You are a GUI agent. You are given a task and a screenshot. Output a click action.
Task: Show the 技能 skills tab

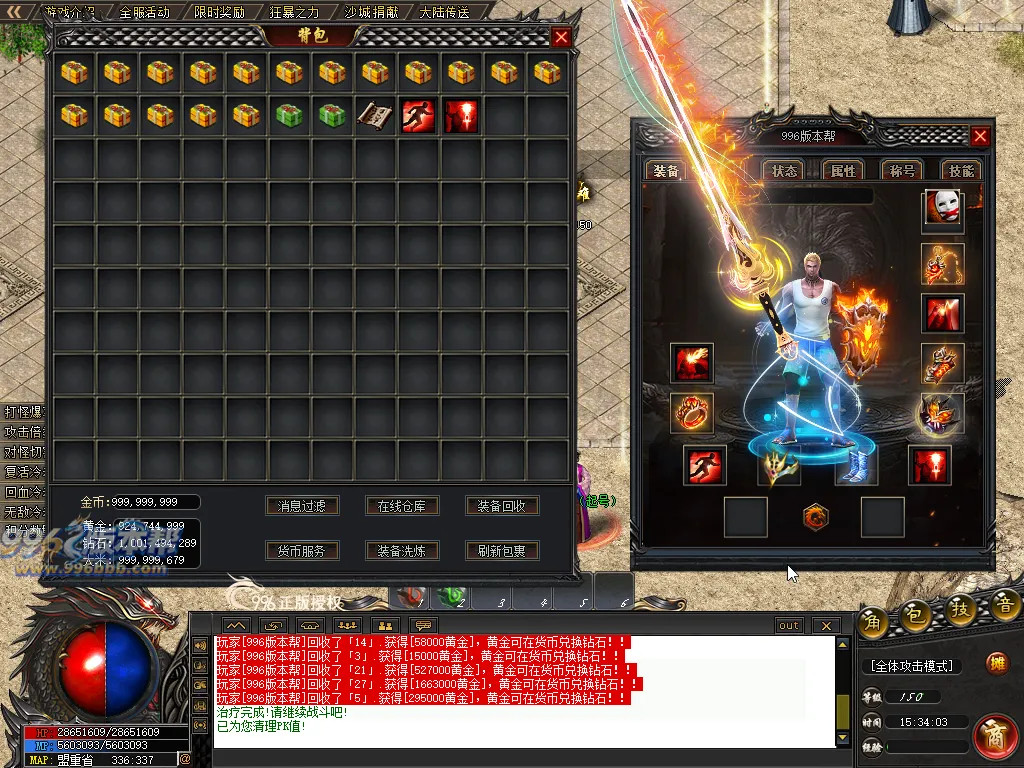[x=961, y=171]
